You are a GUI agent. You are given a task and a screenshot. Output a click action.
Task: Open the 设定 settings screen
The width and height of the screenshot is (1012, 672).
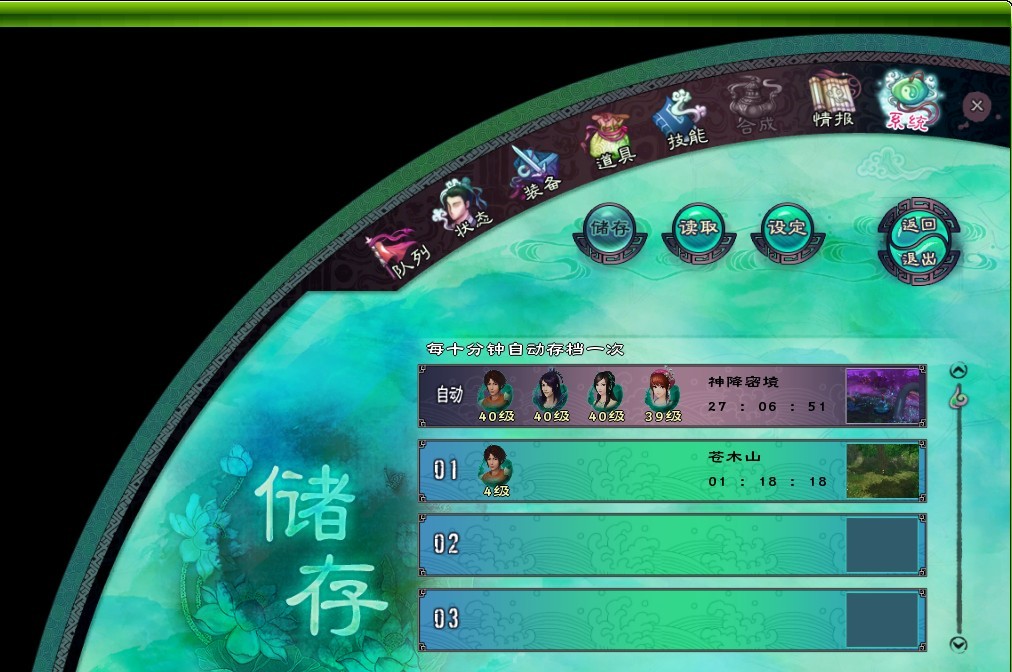pos(787,229)
